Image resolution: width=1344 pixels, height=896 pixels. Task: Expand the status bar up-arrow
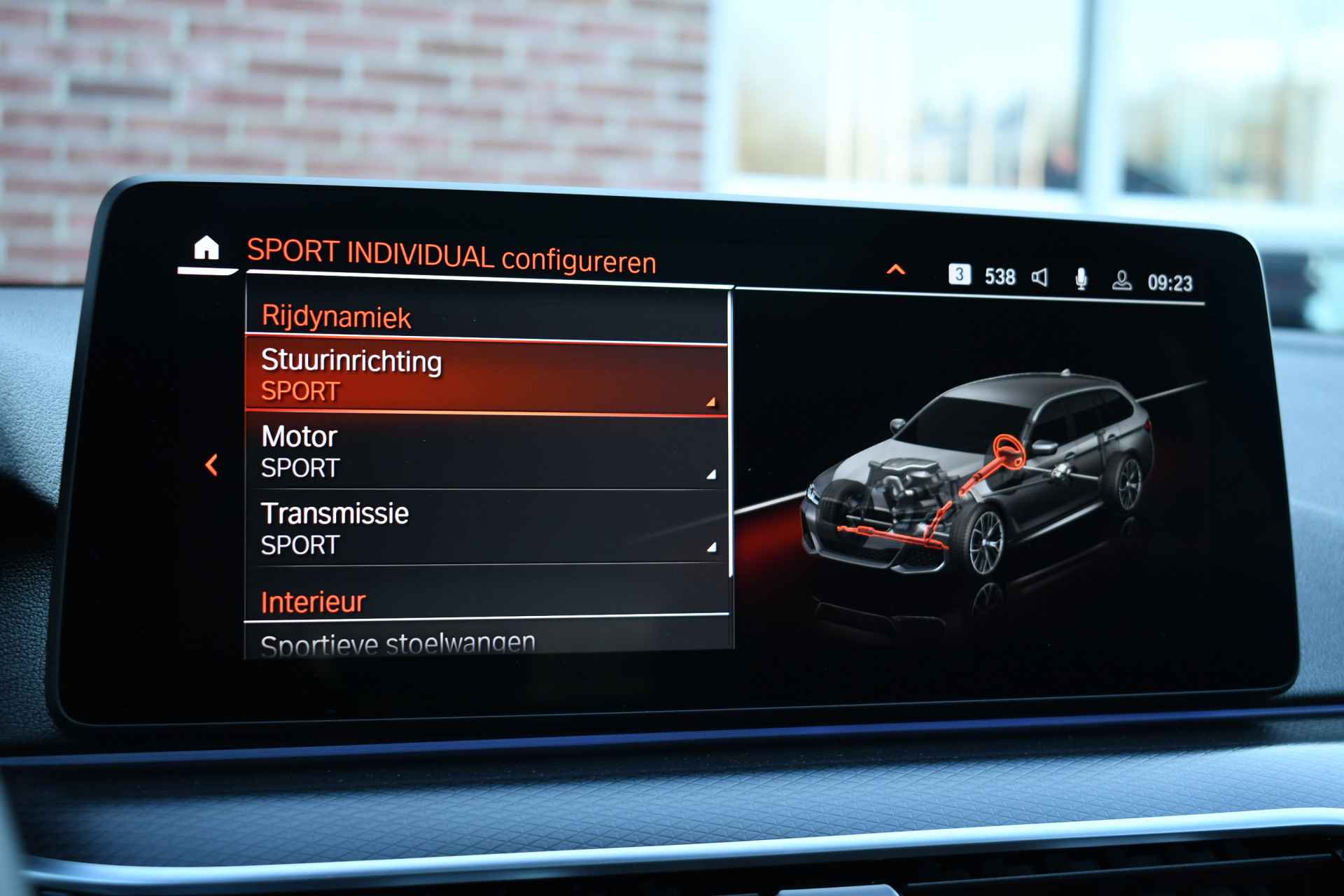[896, 270]
